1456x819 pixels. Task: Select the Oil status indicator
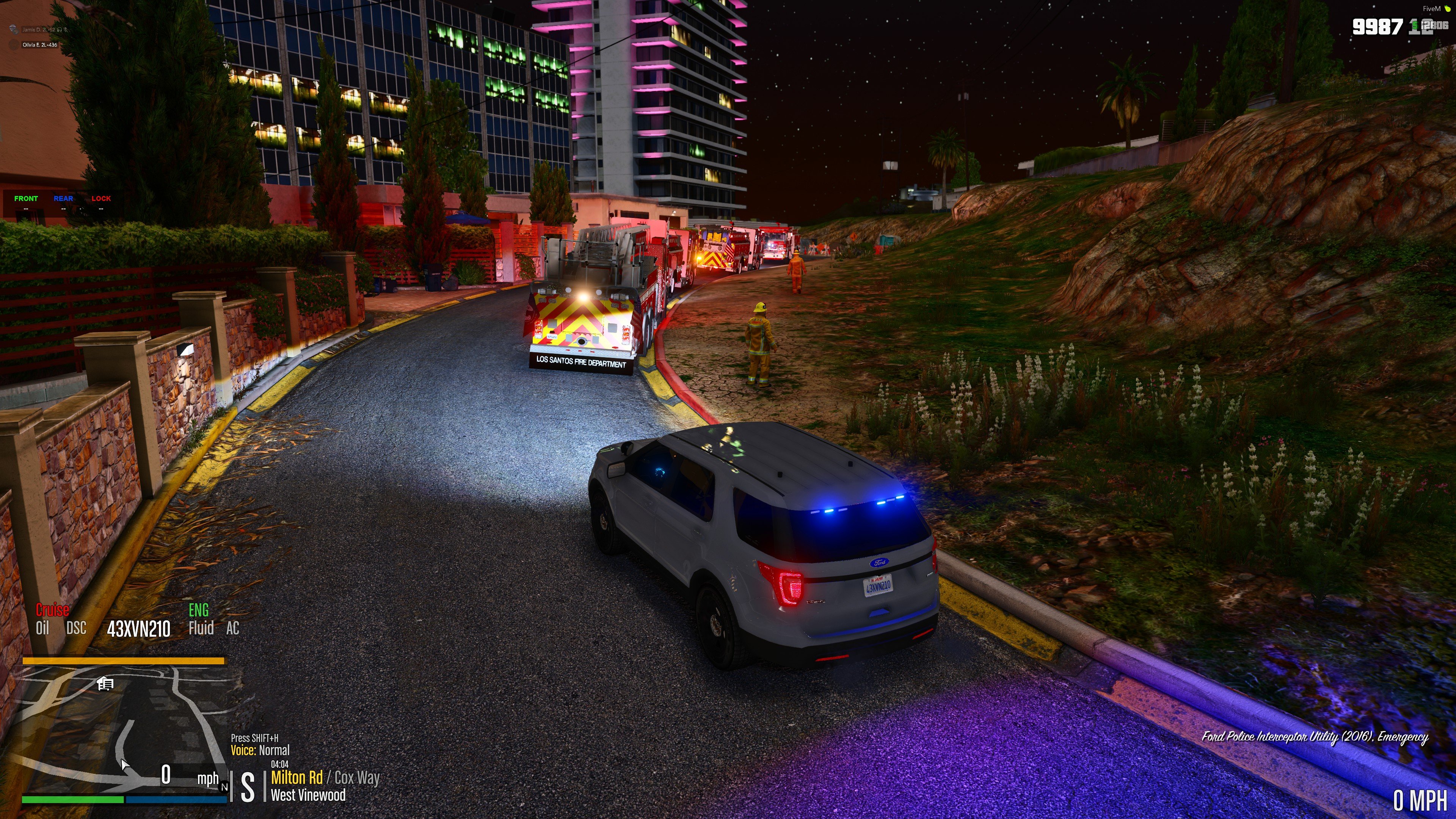tap(42, 628)
